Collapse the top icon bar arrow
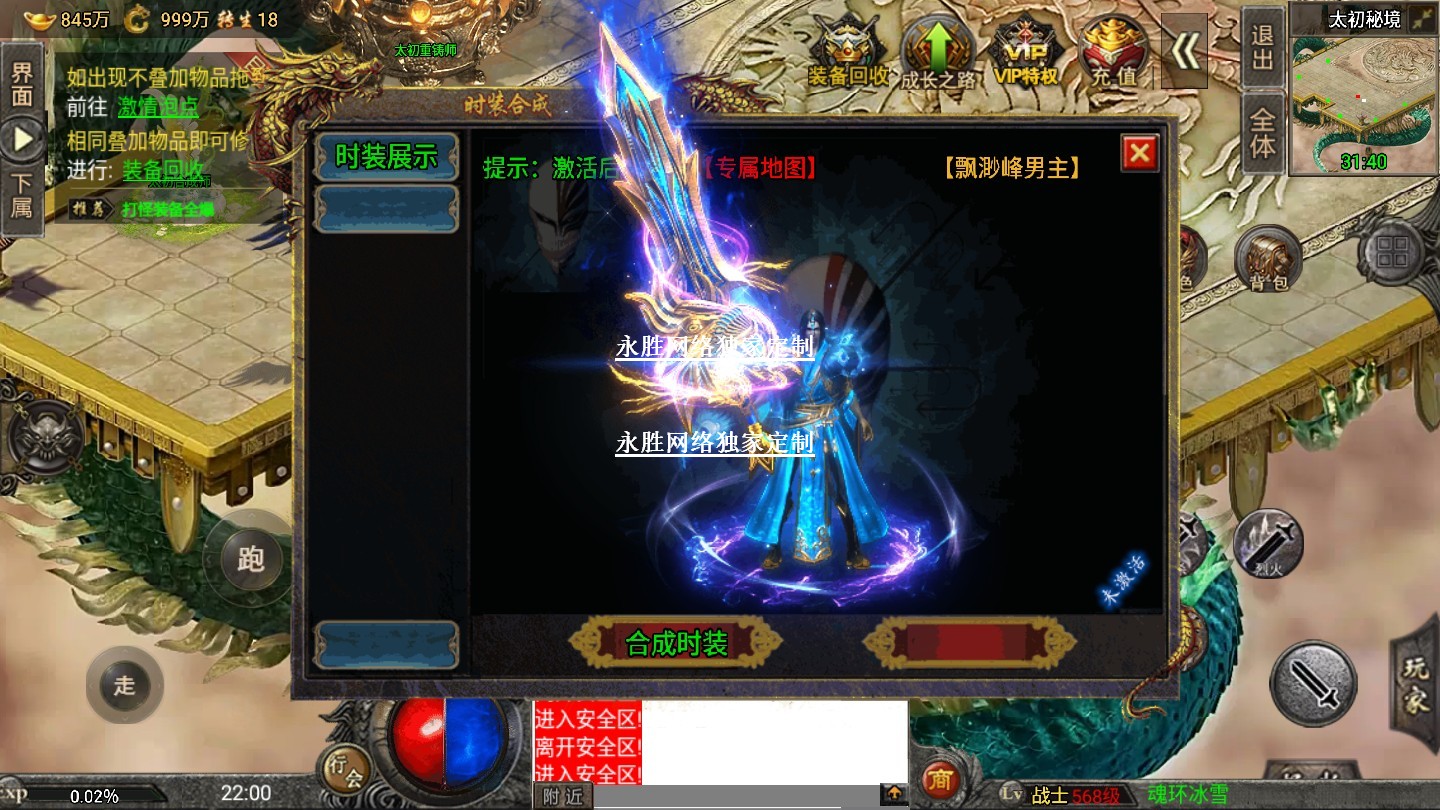This screenshot has height=810, width=1440. (x=1184, y=52)
